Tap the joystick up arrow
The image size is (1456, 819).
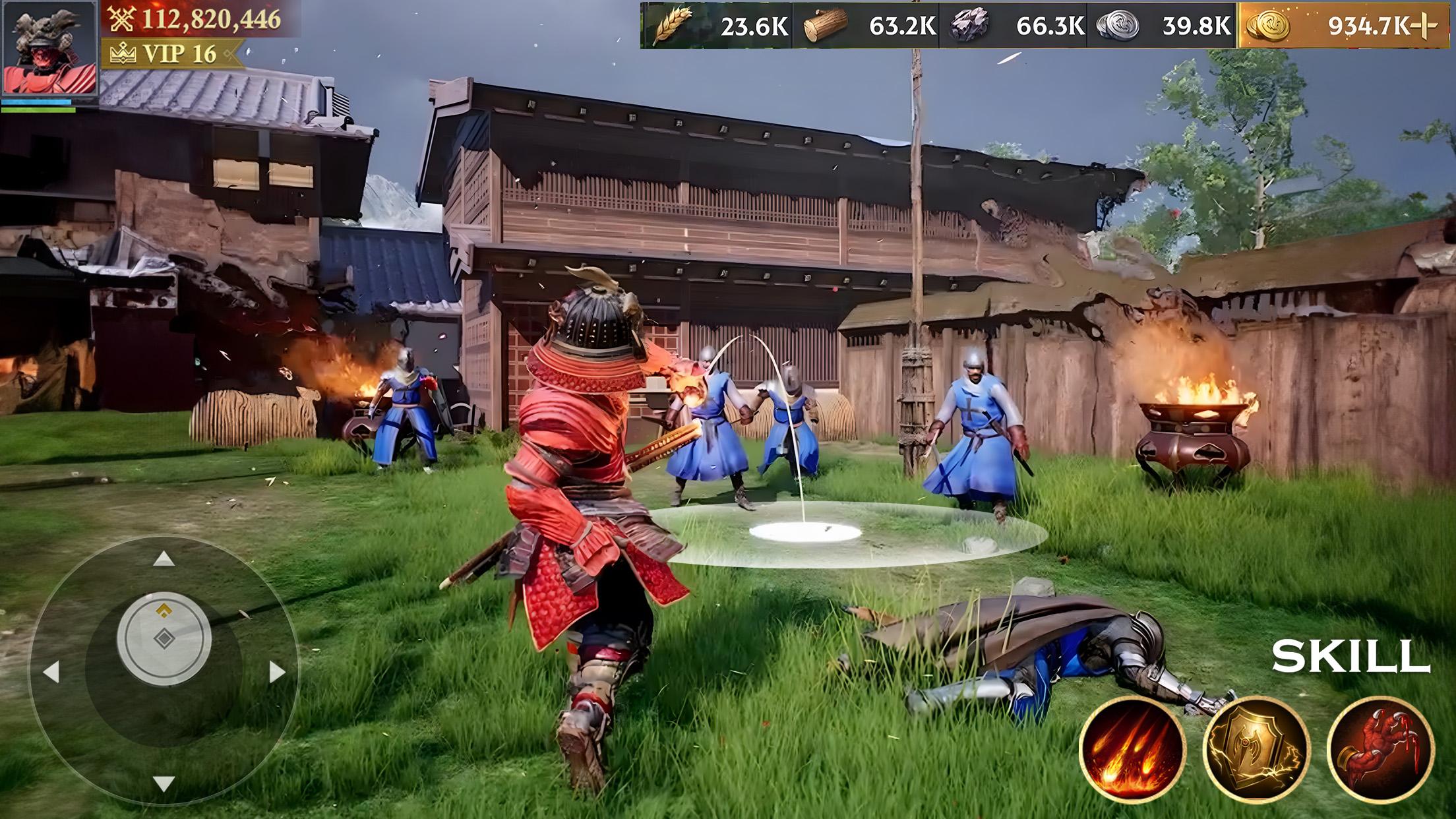[164, 560]
